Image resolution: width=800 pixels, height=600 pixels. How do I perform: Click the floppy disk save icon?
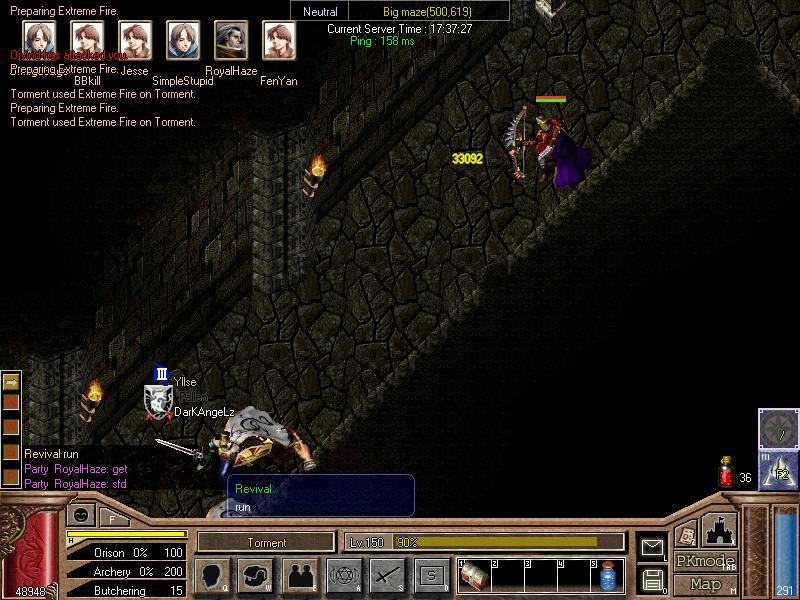click(x=653, y=578)
